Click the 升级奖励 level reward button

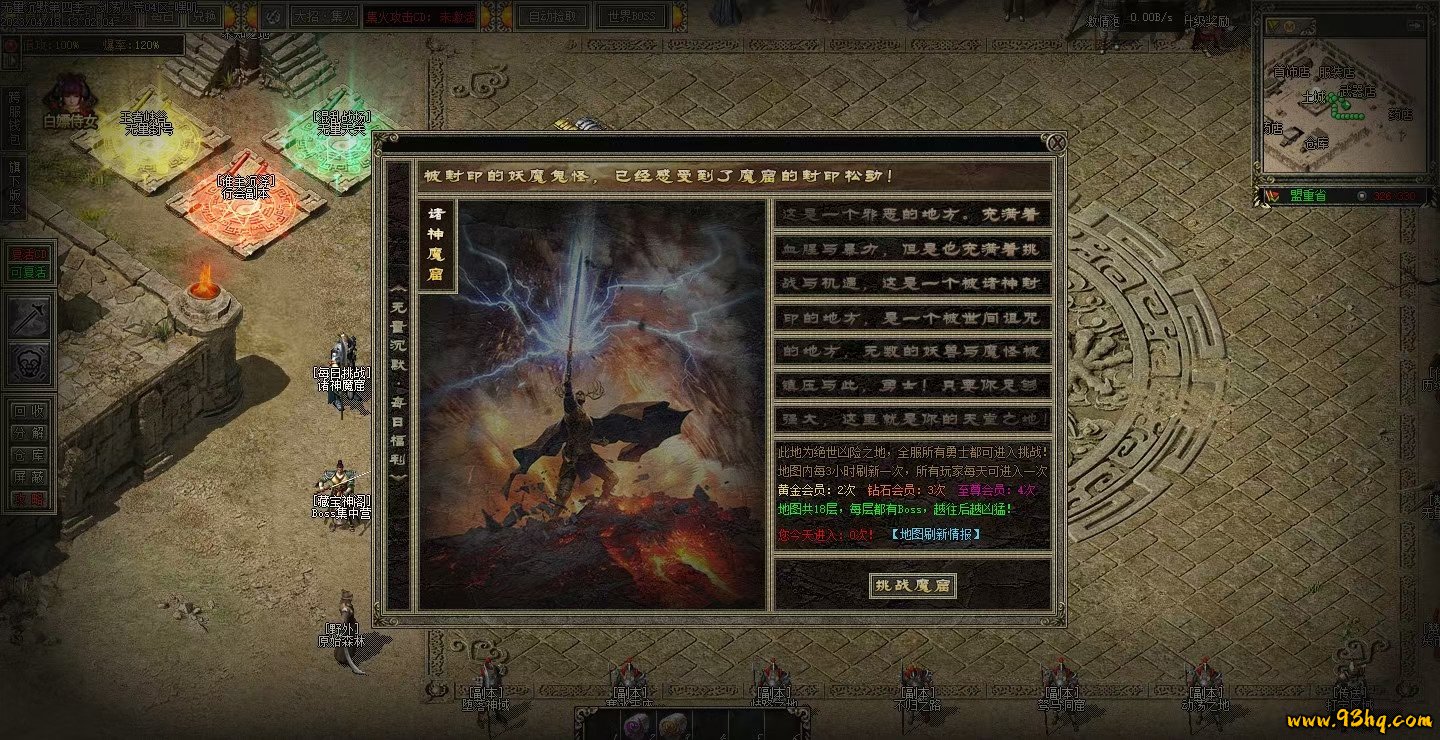[x=1206, y=19]
